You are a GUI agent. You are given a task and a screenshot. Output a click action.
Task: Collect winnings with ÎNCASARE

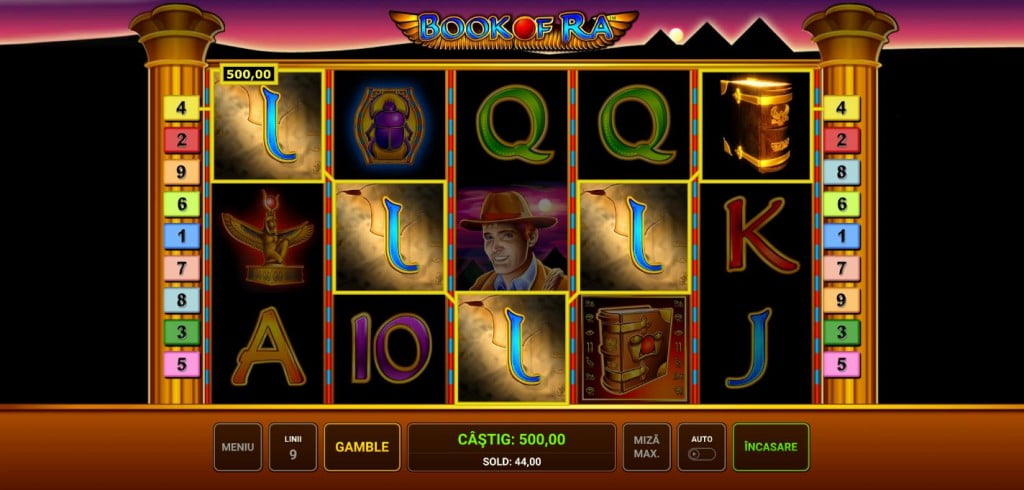point(770,447)
